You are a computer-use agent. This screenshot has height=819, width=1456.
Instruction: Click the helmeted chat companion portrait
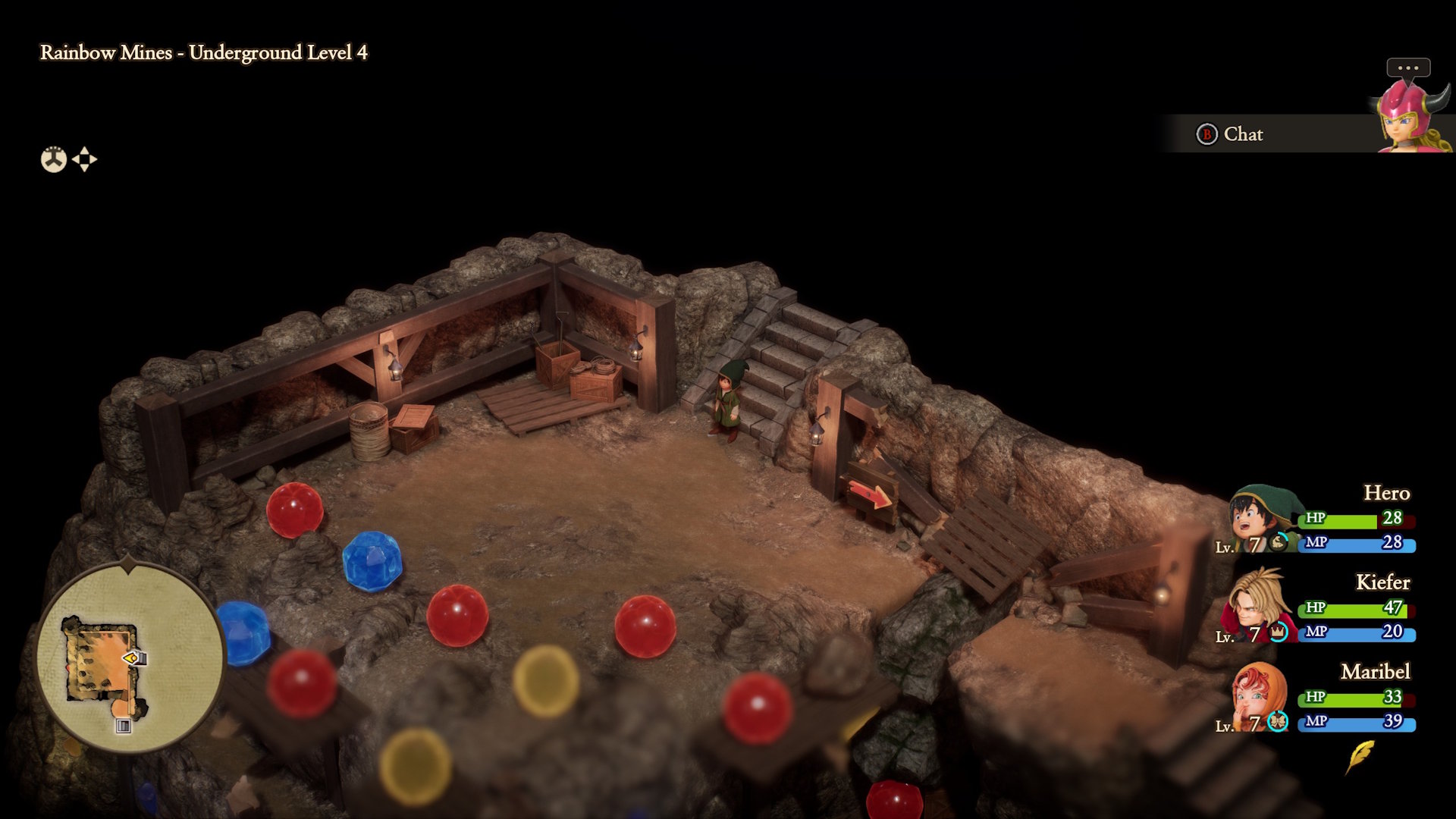tap(1410, 115)
